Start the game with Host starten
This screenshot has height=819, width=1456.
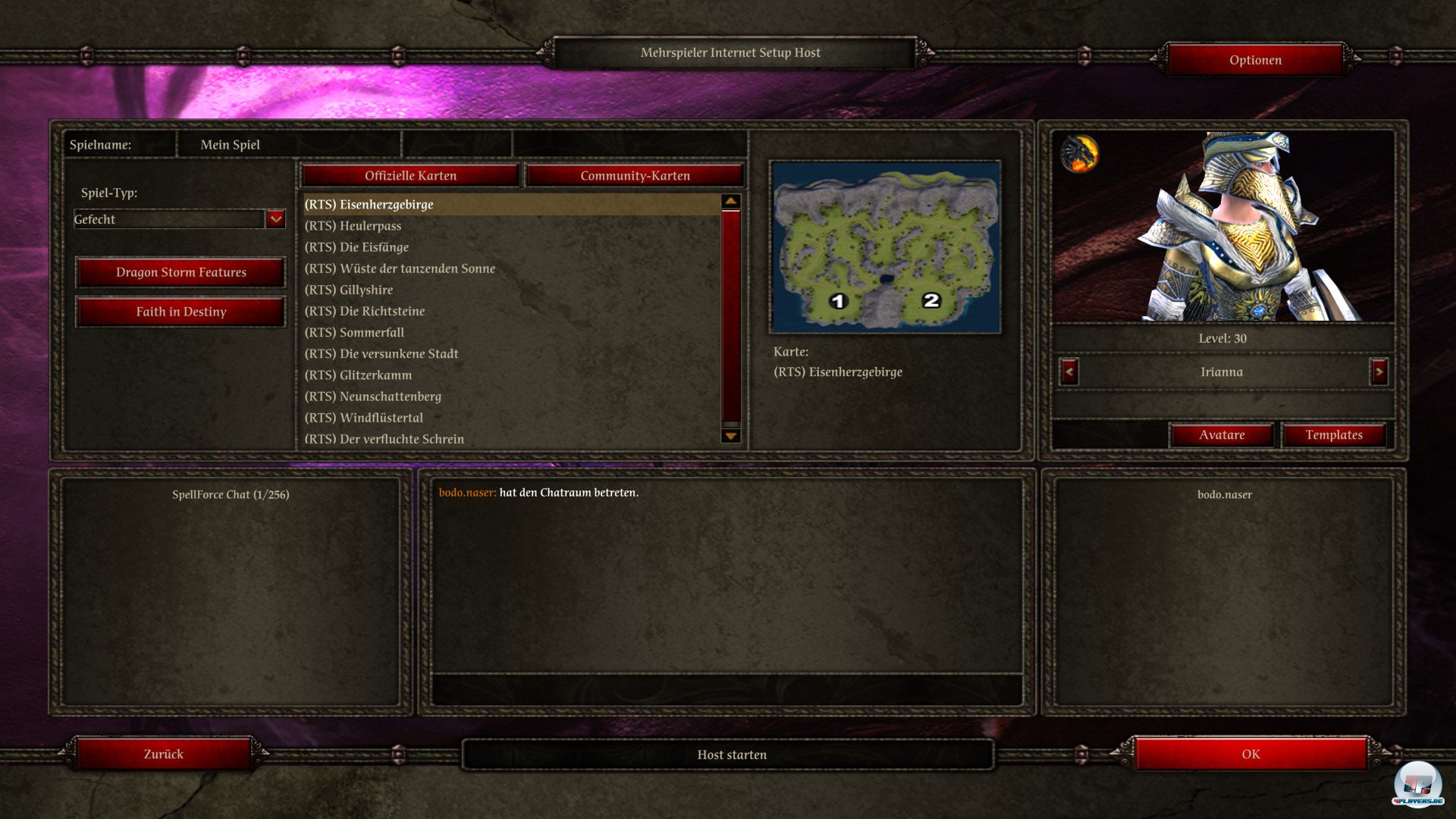tap(731, 754)
